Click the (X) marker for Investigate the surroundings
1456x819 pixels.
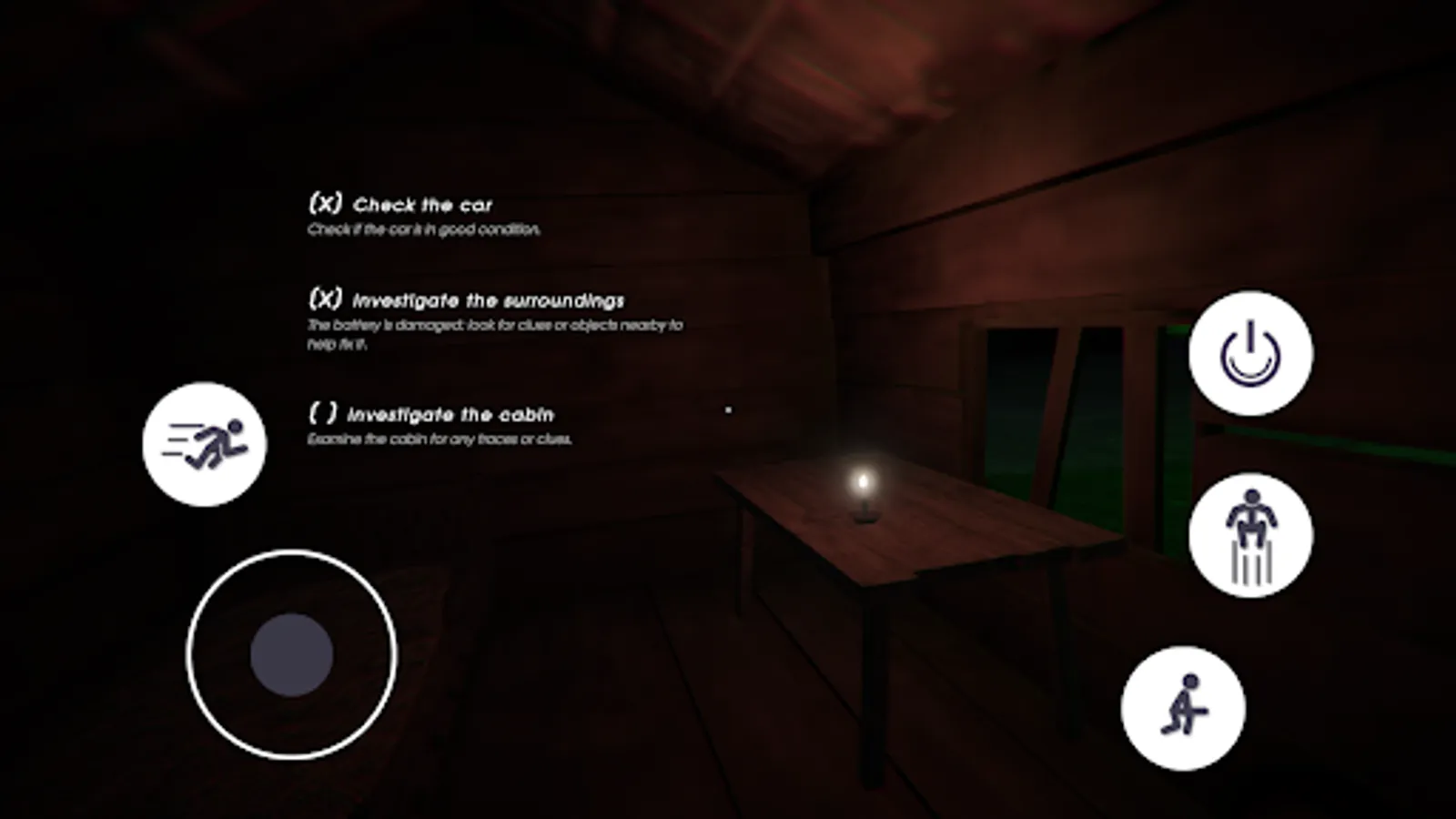328,298
